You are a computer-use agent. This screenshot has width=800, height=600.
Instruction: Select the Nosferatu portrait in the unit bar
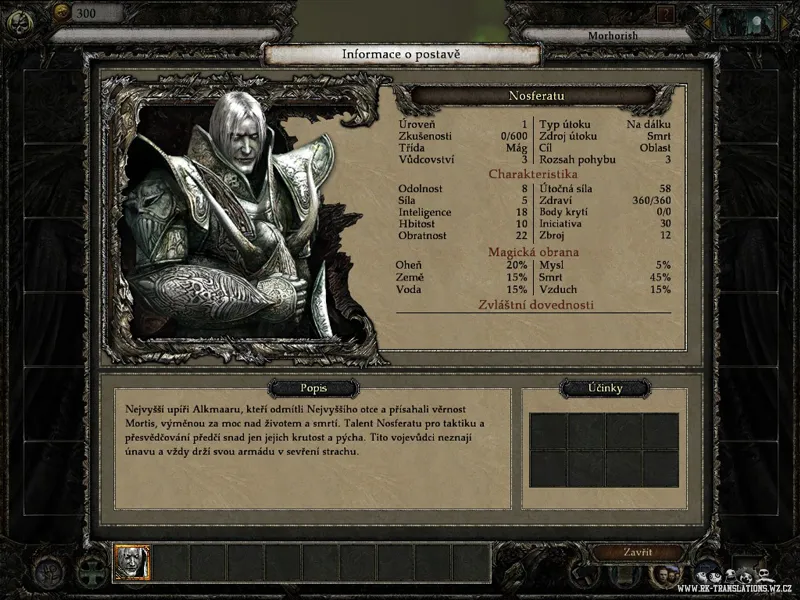131,563
